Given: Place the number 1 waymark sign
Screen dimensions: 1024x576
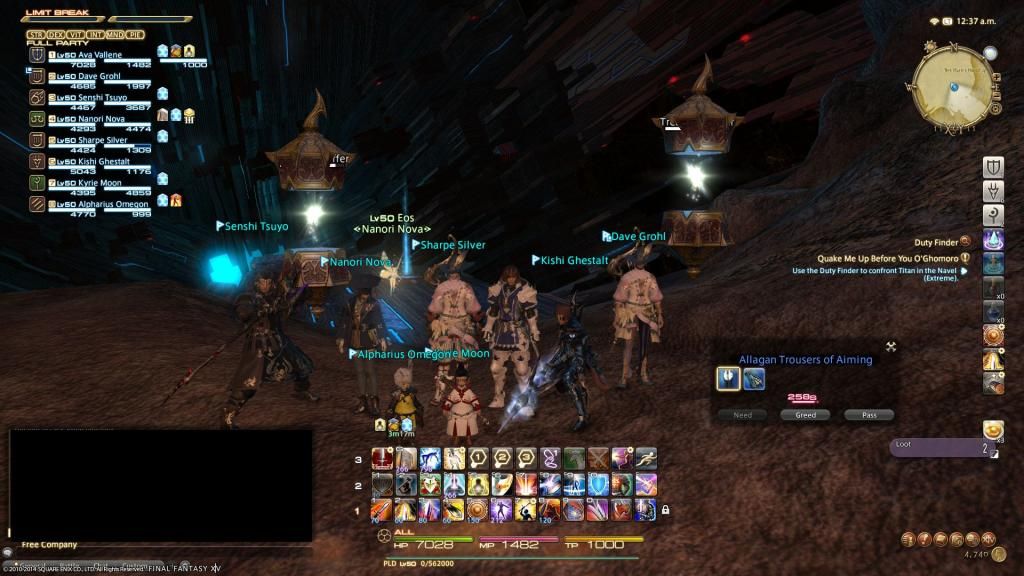Looking at the screenshot, I should (478, 459).
